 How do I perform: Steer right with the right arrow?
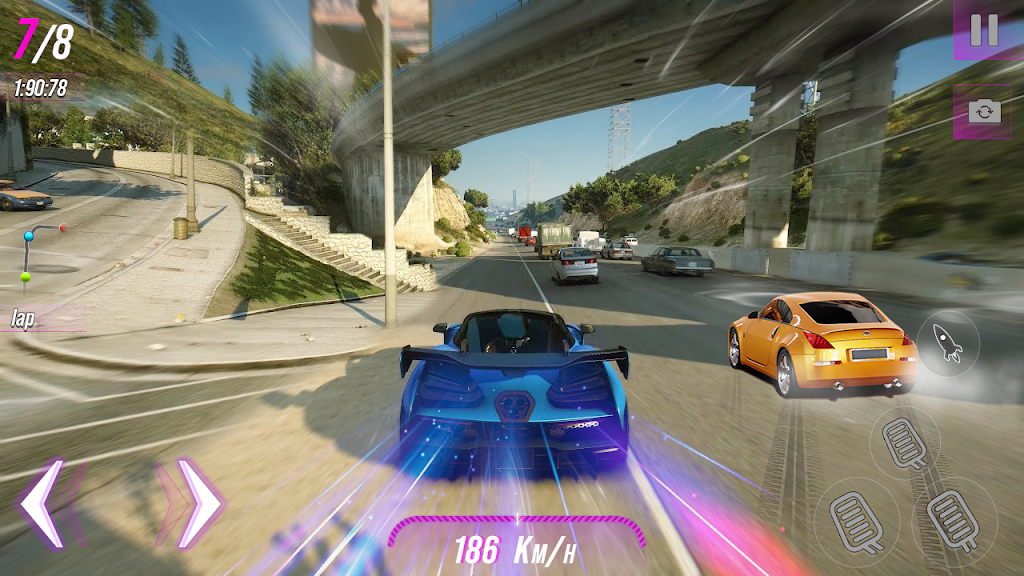tap(198, 503)
